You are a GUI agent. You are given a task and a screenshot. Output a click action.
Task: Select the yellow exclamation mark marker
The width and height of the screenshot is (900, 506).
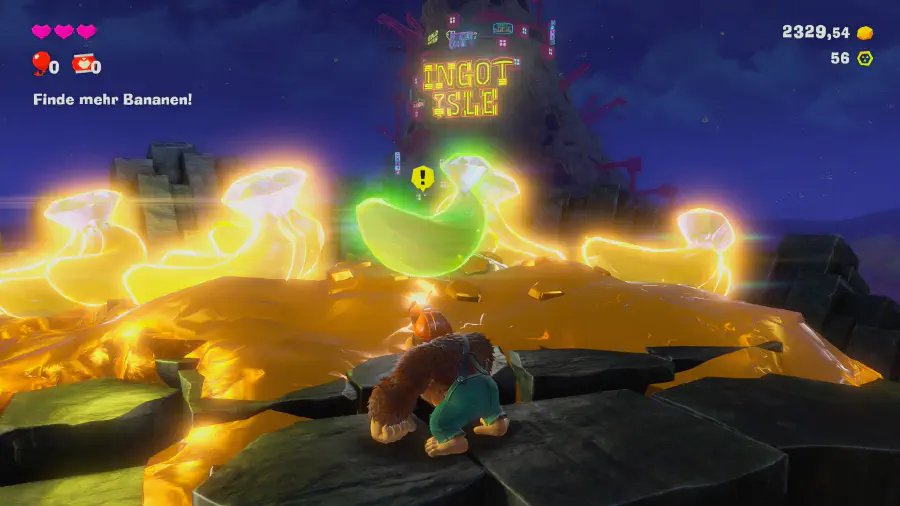pos(423,178)
